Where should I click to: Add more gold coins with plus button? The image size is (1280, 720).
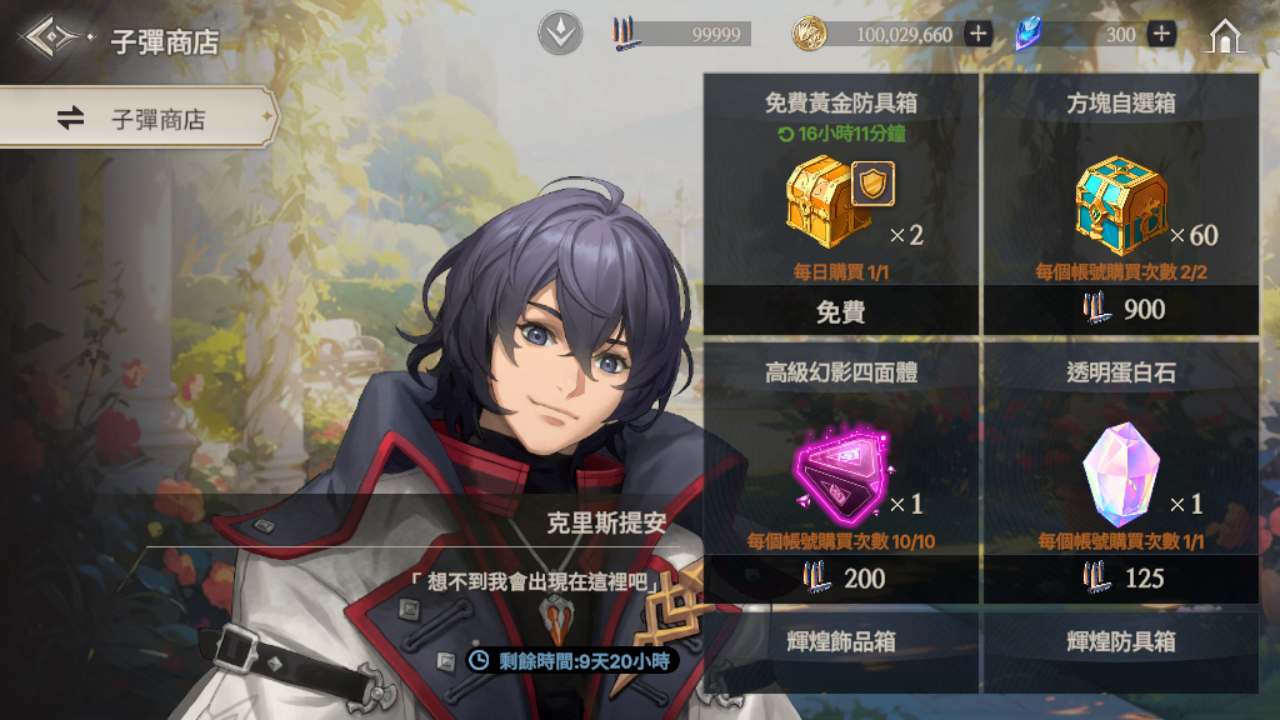[978, 35]
